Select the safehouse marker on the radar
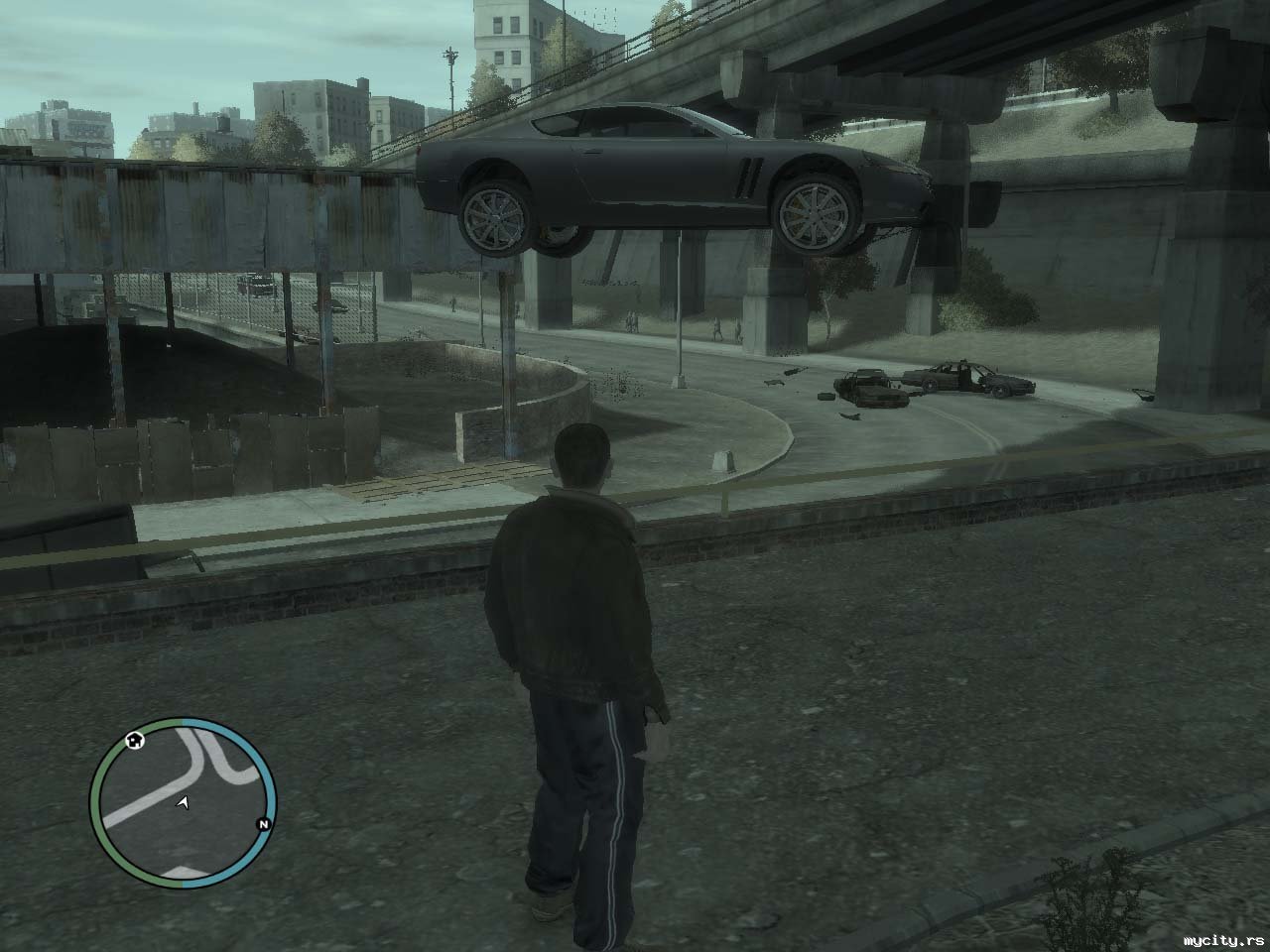This screenshot has width=1270, height=952. [x=134, y=740]
